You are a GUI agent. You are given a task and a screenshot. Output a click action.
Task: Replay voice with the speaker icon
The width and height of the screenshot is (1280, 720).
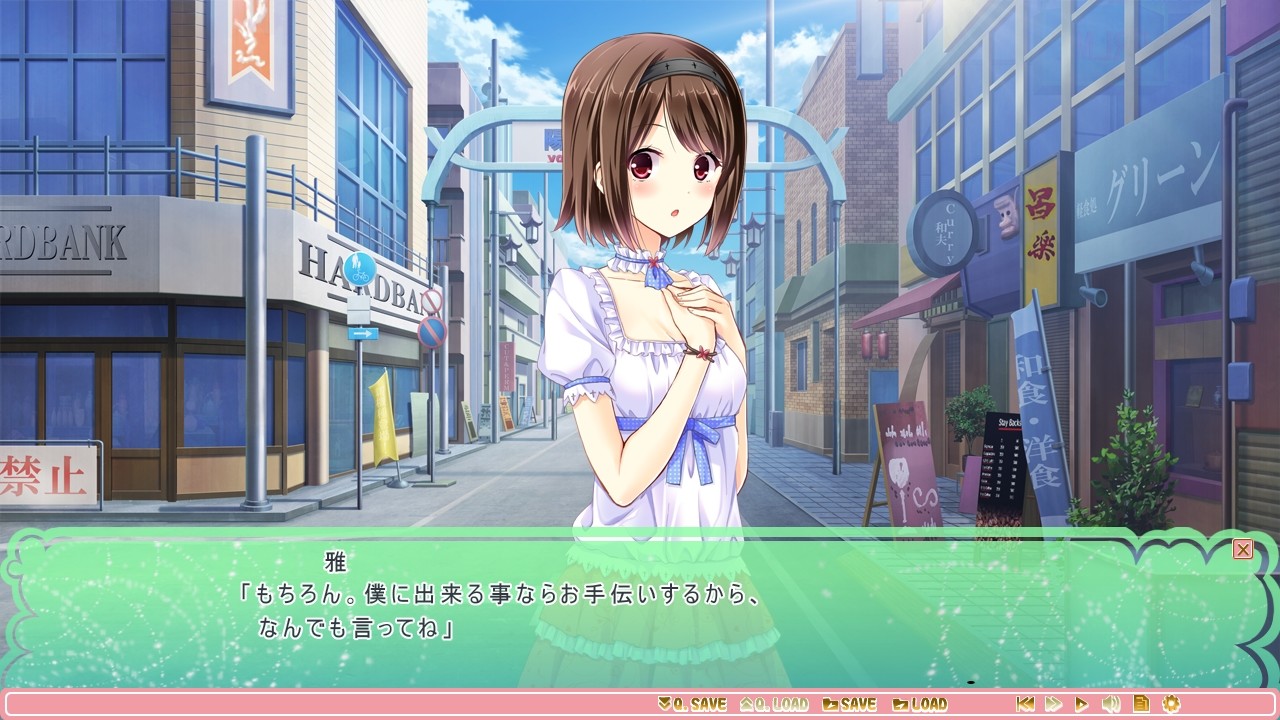click(x=1111, y=704)
